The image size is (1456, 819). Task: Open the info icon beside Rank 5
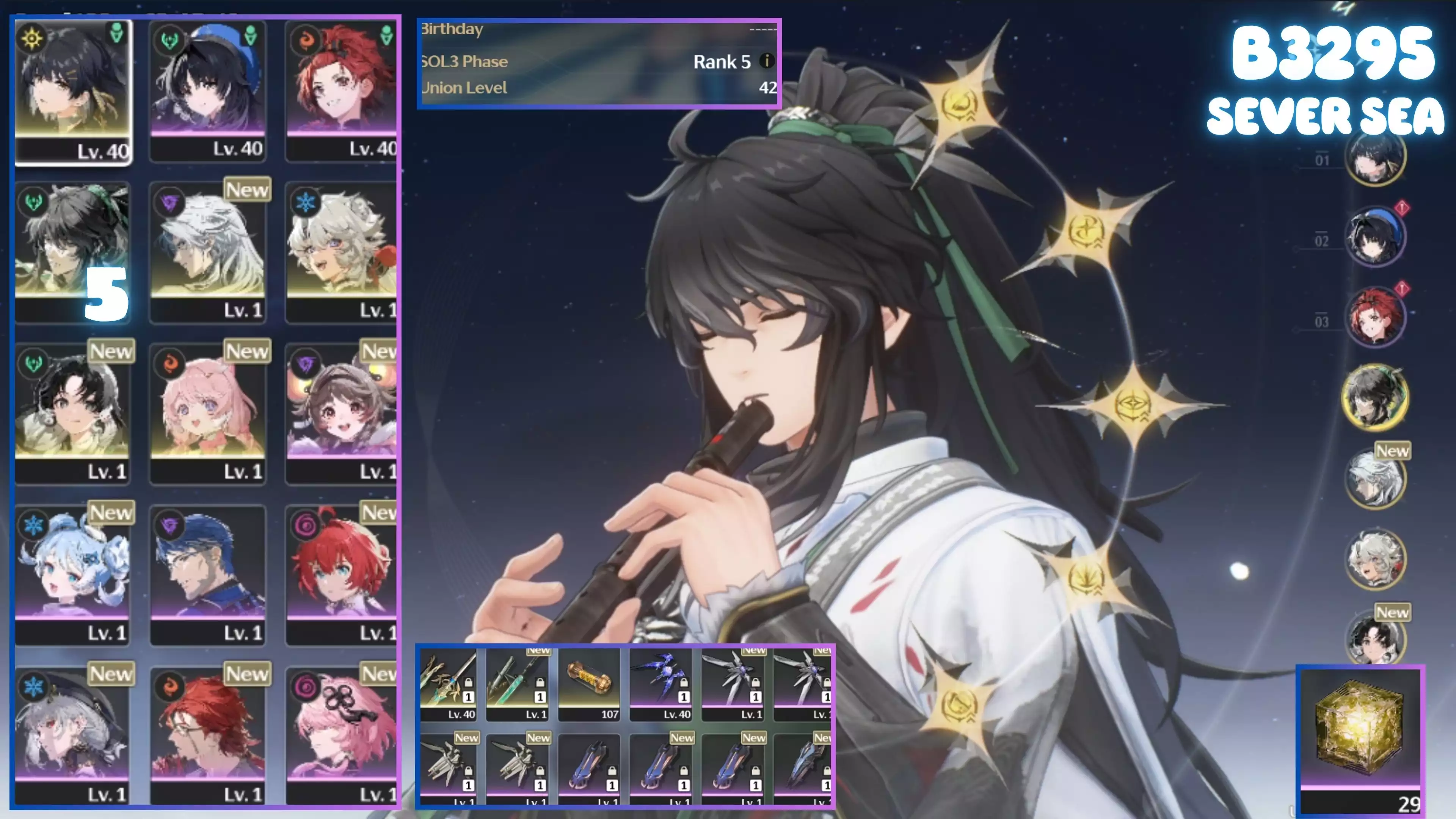point(766,61)
